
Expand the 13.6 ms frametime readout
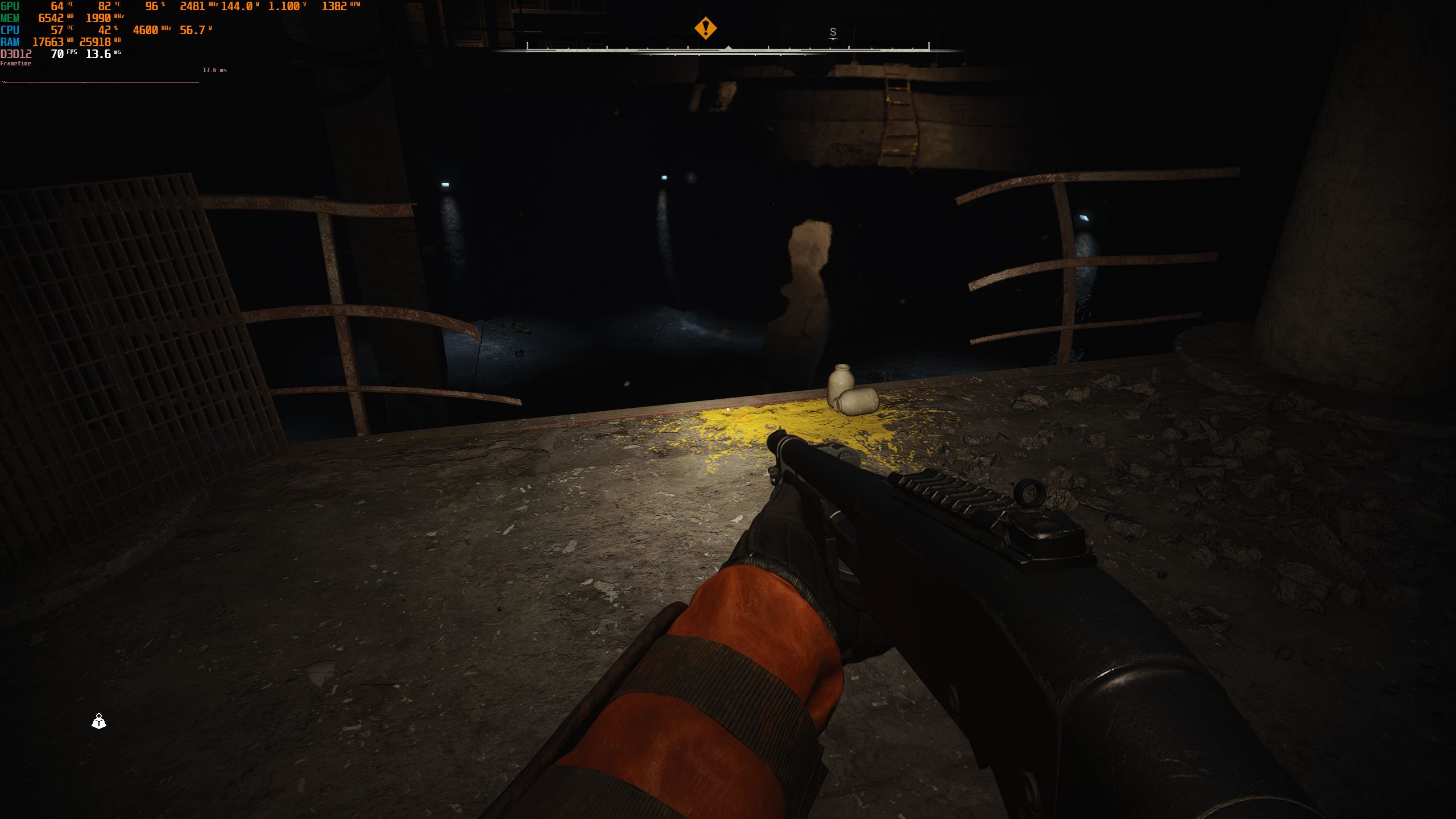coord(98,53)
